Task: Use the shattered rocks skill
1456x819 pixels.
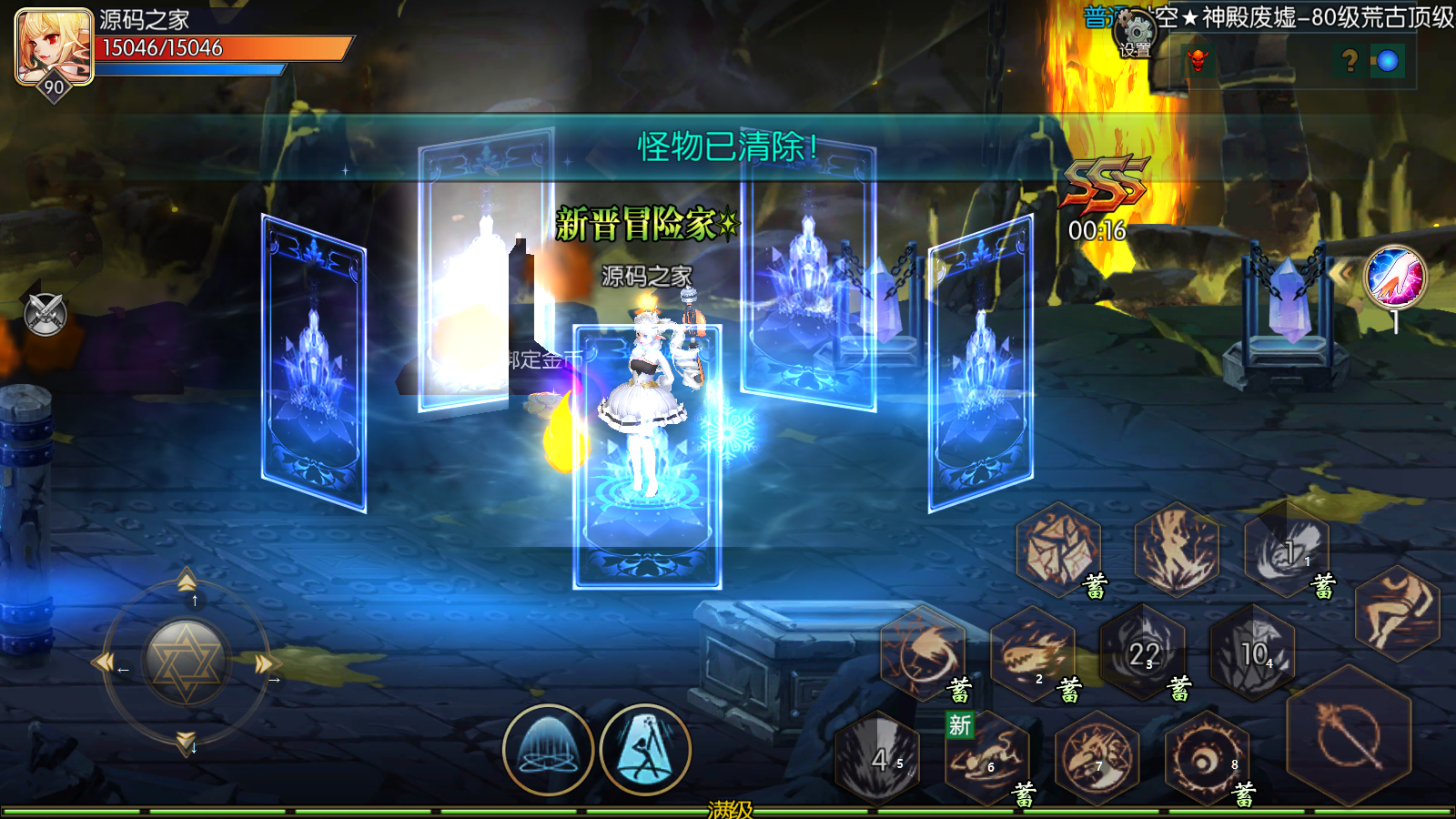Action: (1057, 549)
